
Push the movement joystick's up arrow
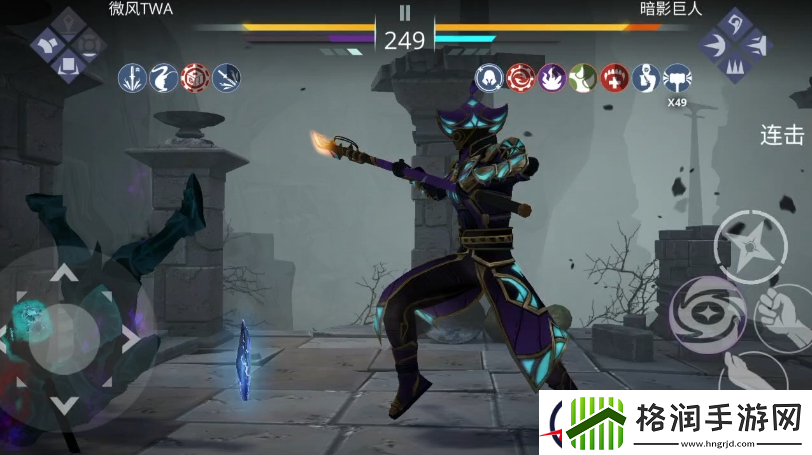pyautogui.click(x=64, y=271)
